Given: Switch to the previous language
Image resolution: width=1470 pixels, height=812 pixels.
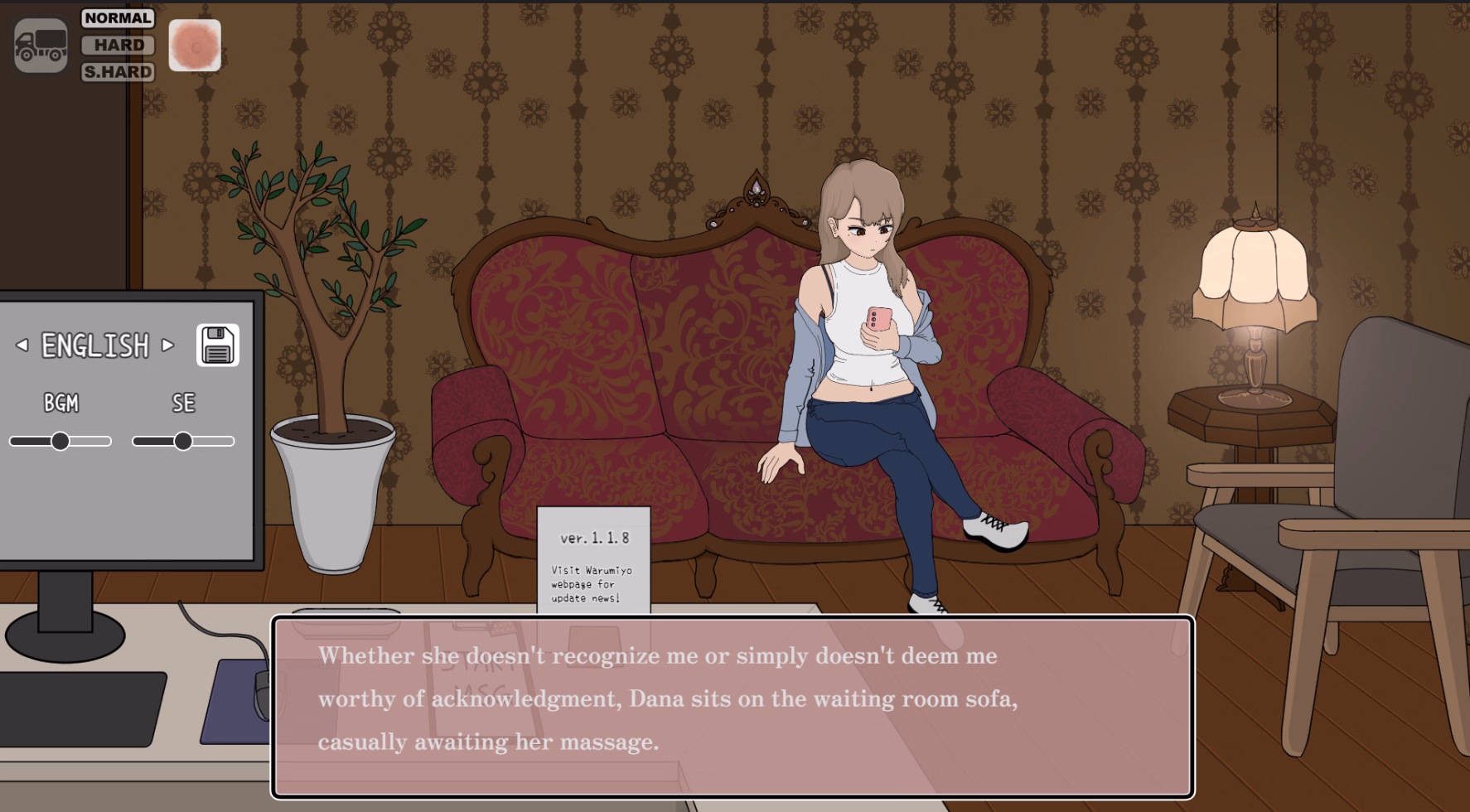Looking at the screenshot, I should coord(22,345).
